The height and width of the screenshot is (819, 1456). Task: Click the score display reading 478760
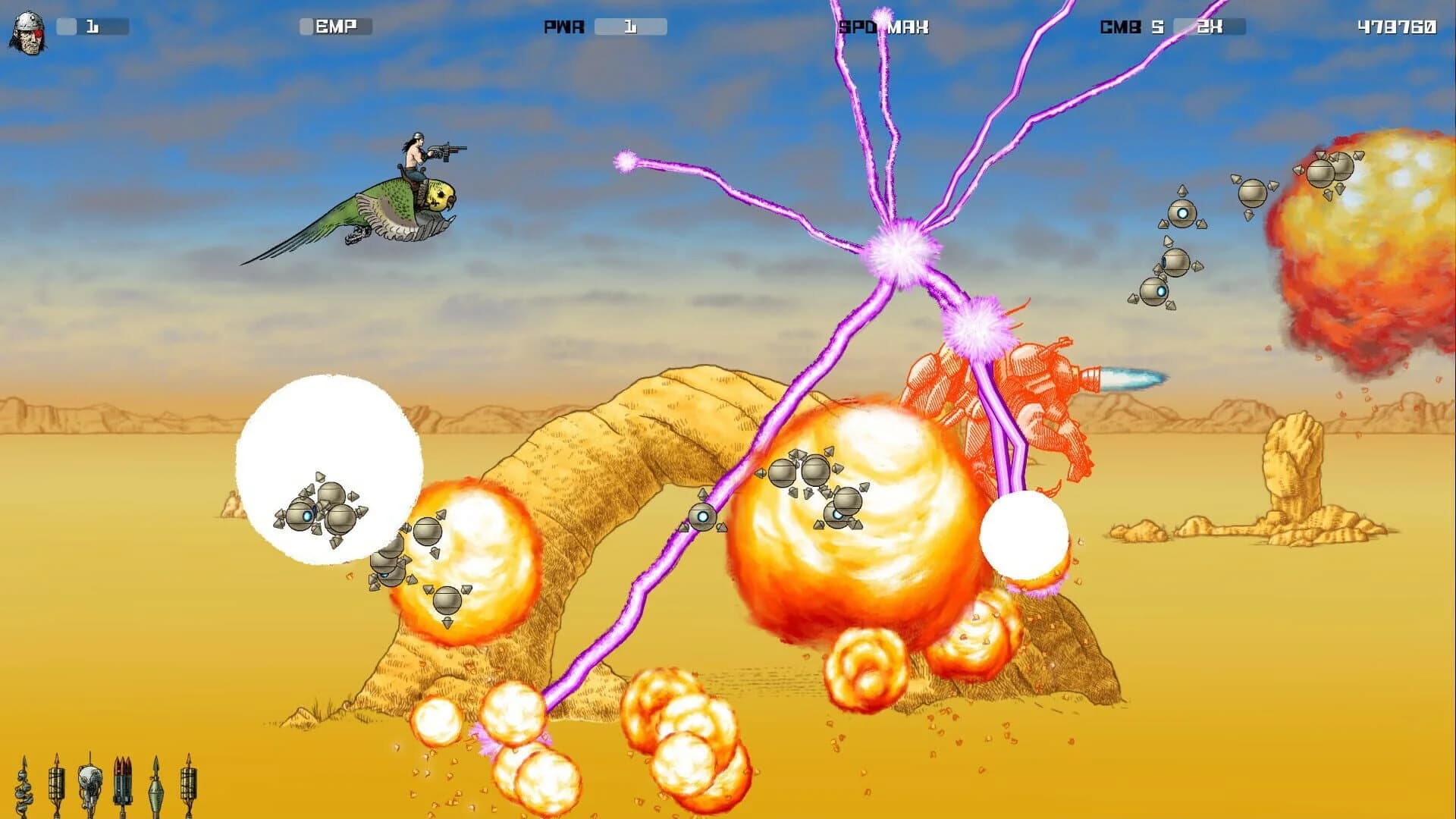click(1398, 25)
